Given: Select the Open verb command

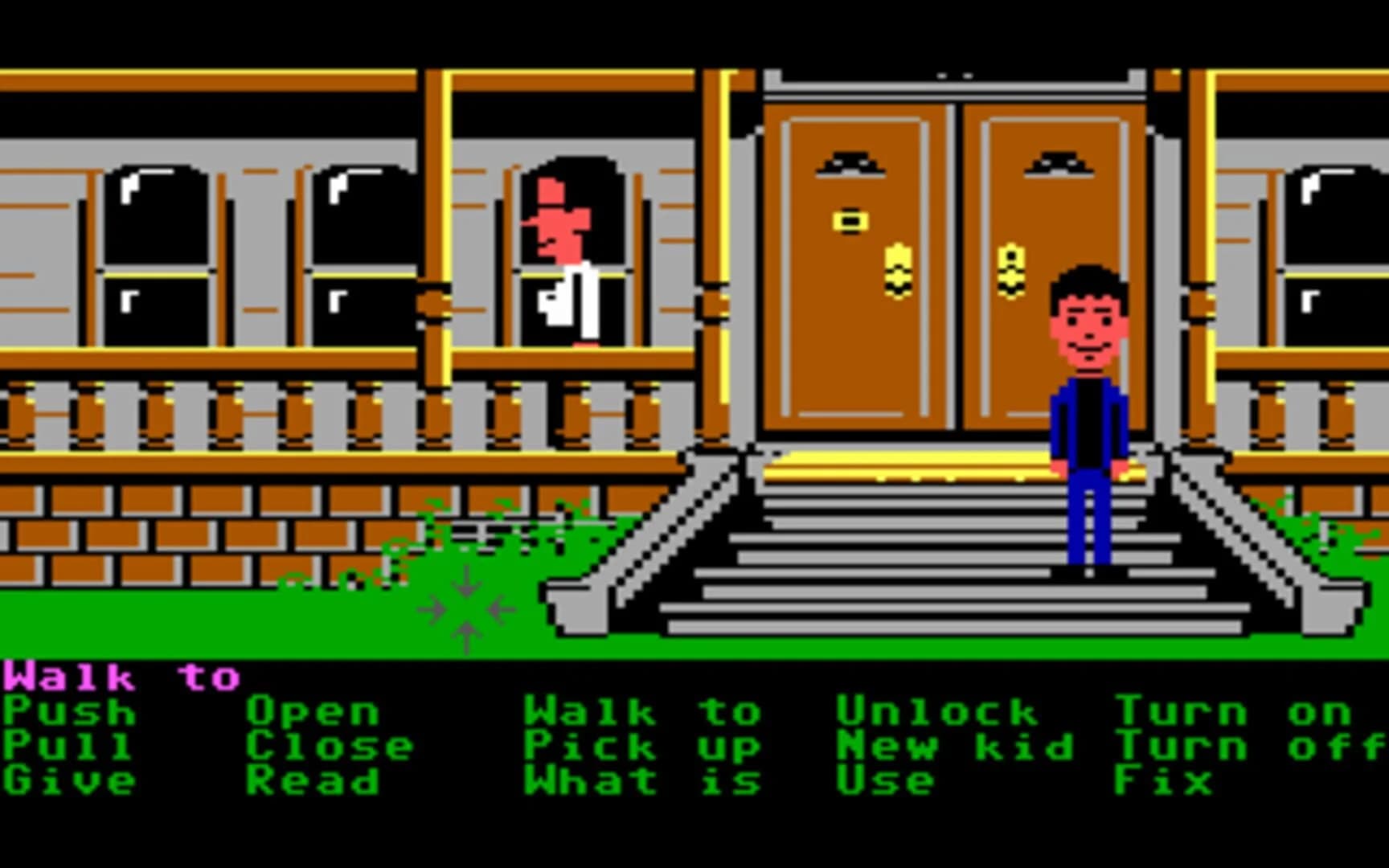Looking at the screenshot, I should (x=313, y=712).
